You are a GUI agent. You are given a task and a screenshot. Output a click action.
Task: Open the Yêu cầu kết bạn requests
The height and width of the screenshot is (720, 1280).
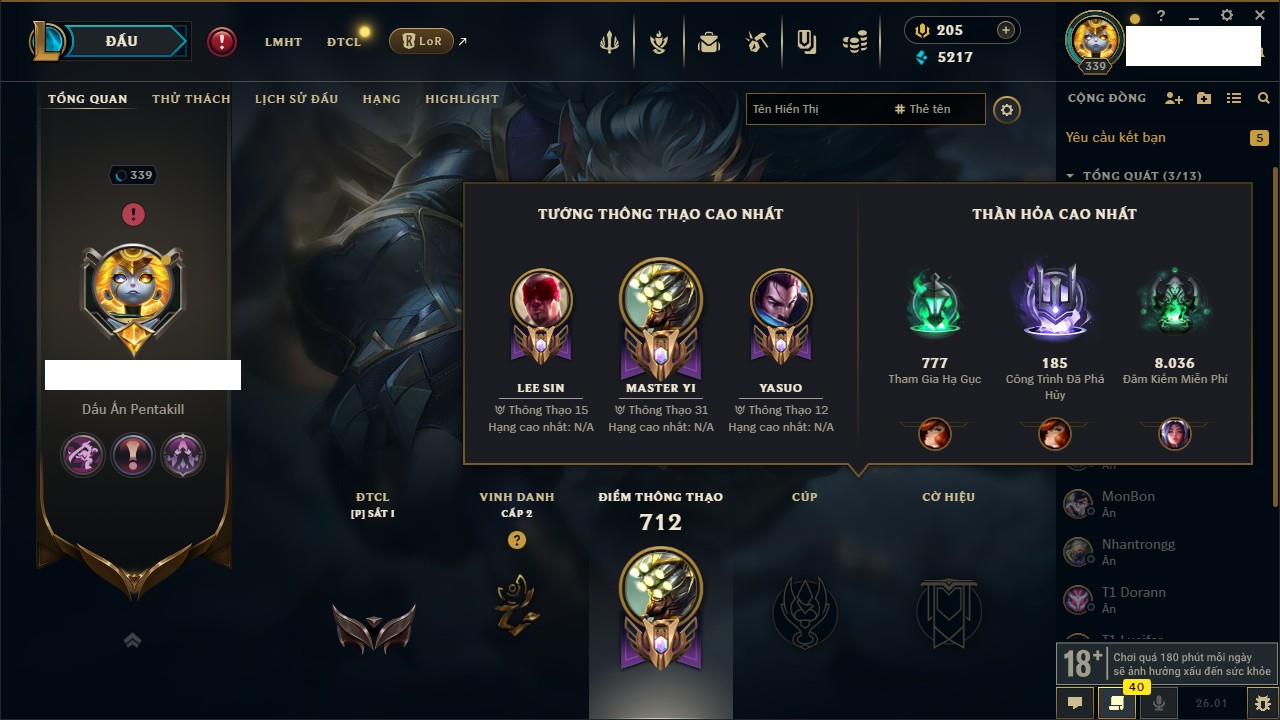click(x=1115, y=137)
